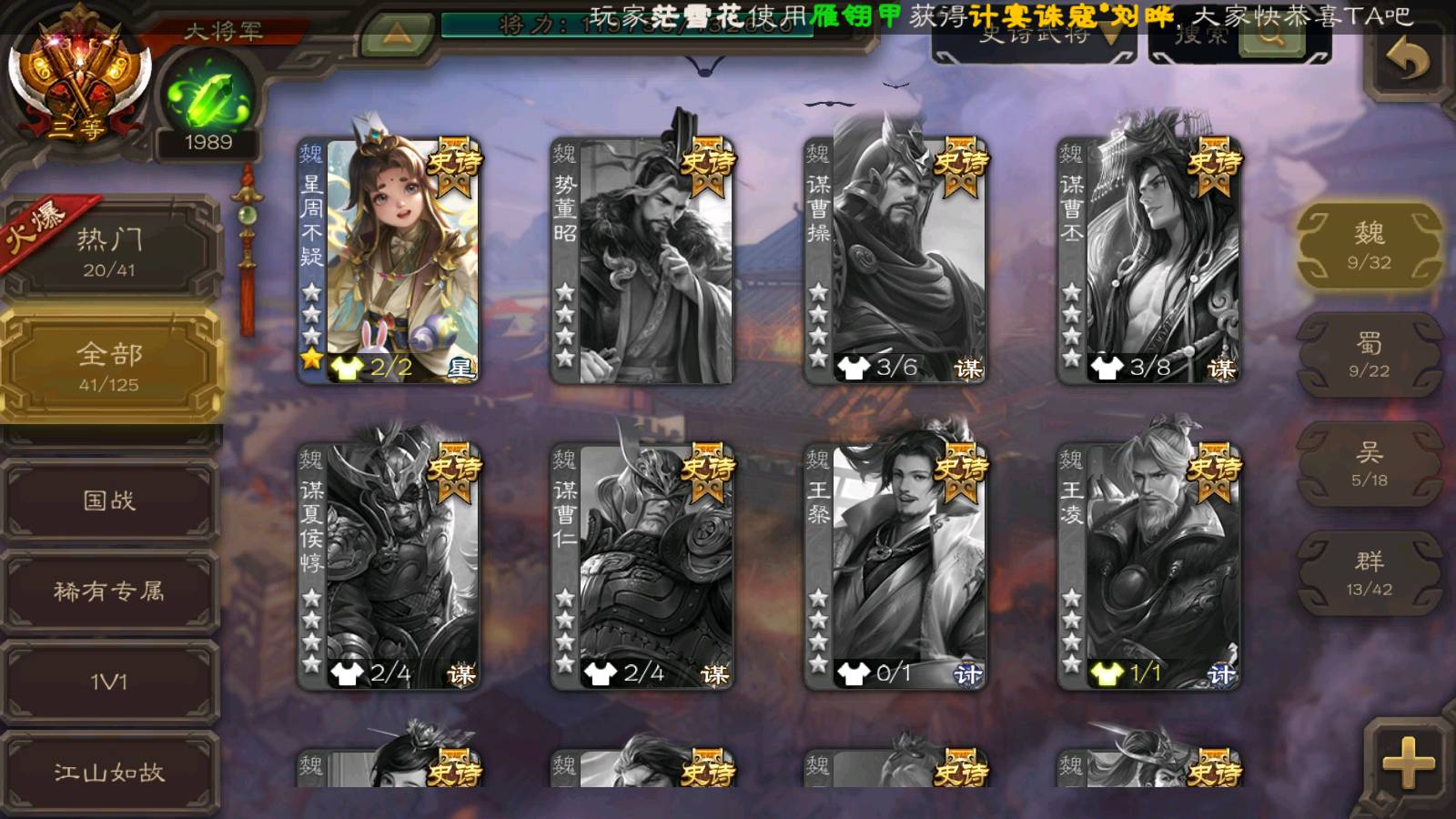Select the 王粲 hero card

point(895,566)
